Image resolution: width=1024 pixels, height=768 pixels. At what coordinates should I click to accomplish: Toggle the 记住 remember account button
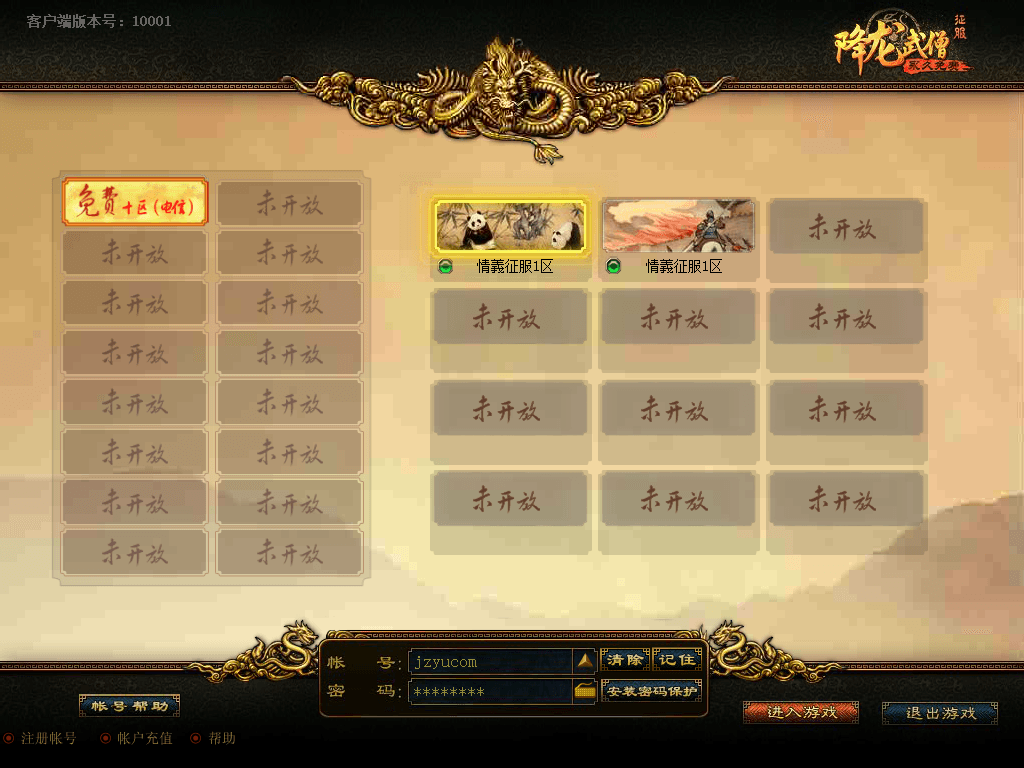click(x=677, y=660)
